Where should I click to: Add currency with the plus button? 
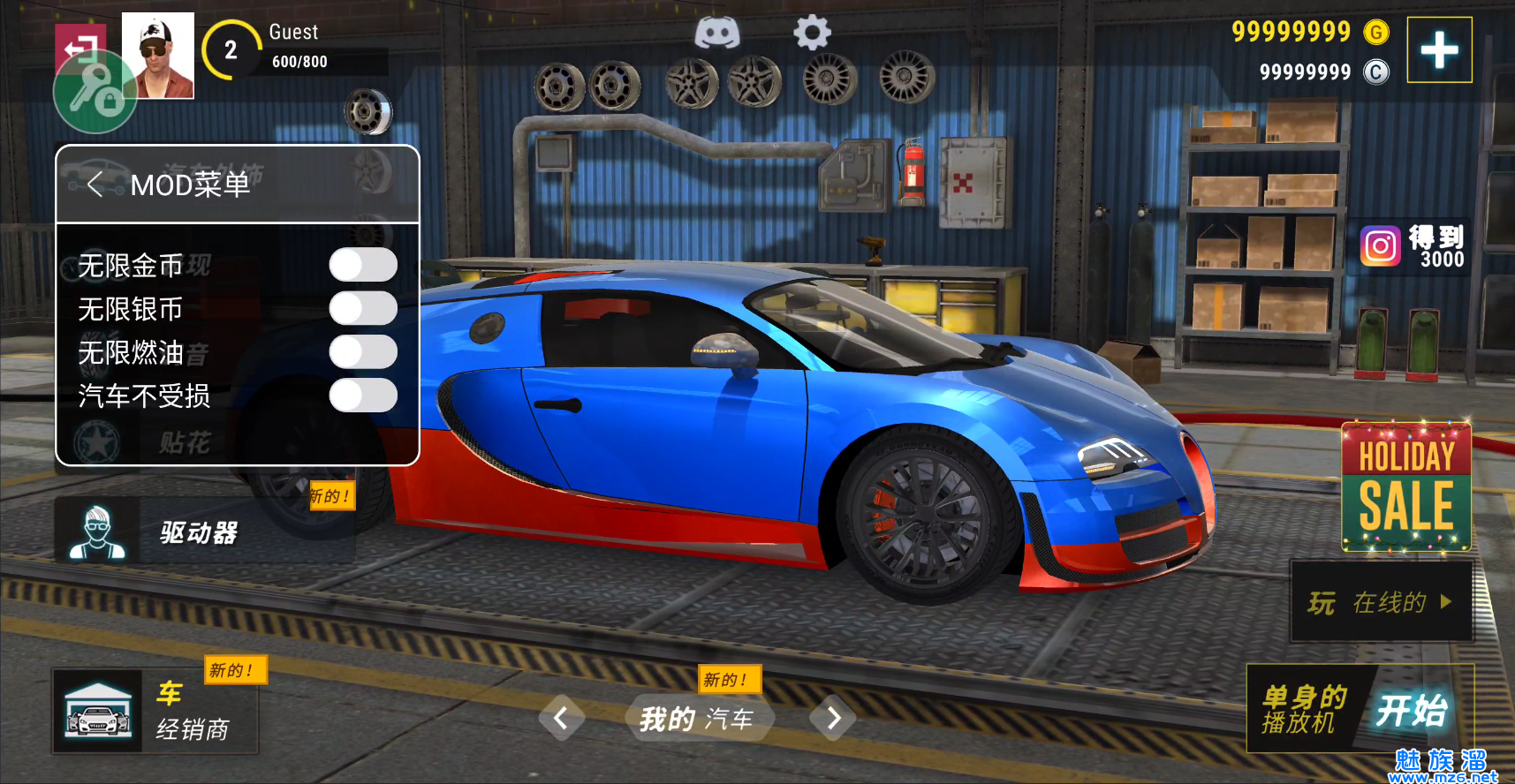tap(1439, 50)
